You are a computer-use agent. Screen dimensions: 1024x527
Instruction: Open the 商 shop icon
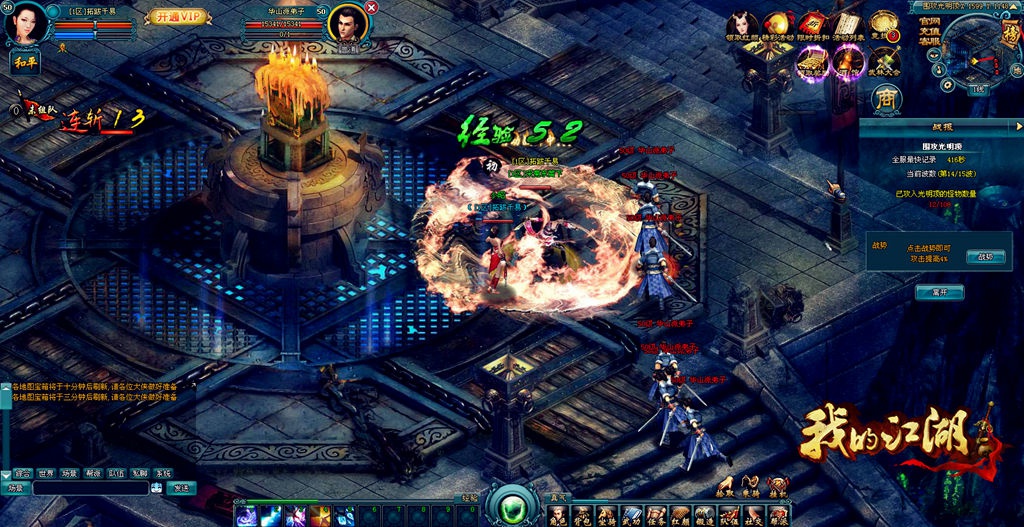click(886, 98)
